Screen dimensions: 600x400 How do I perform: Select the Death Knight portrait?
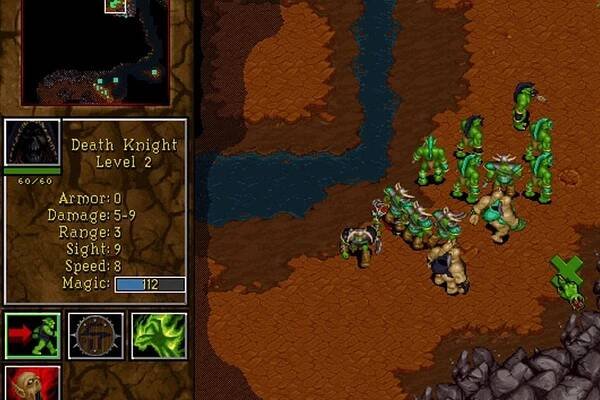coord(32,143)
